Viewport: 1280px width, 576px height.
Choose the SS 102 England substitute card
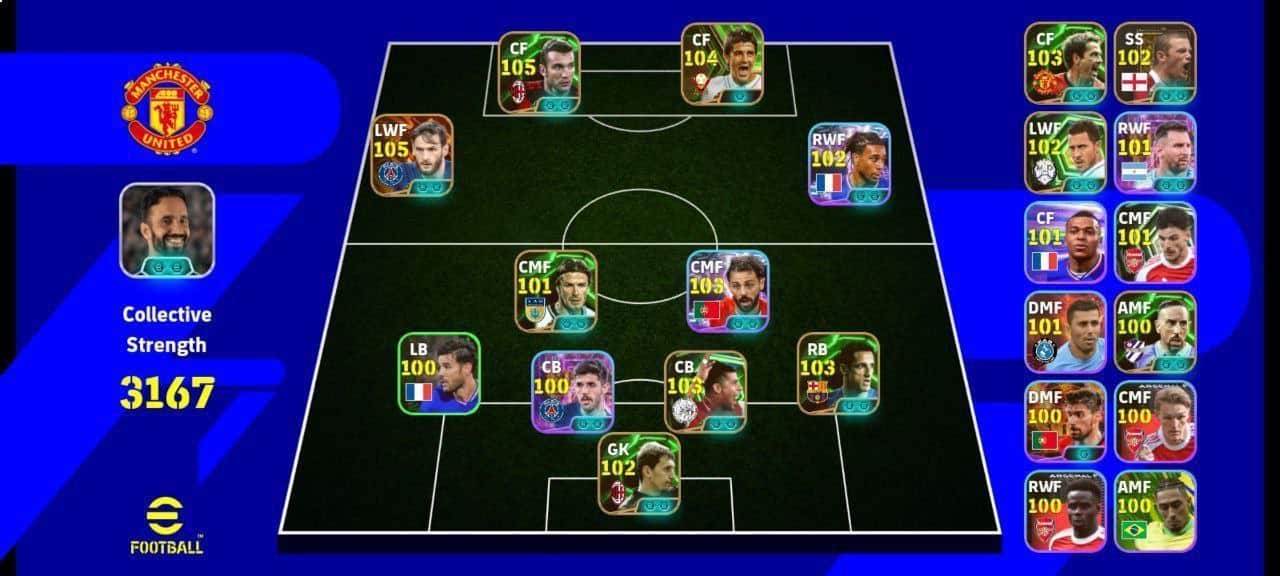pyautogui.click(x=1155, y=64)
